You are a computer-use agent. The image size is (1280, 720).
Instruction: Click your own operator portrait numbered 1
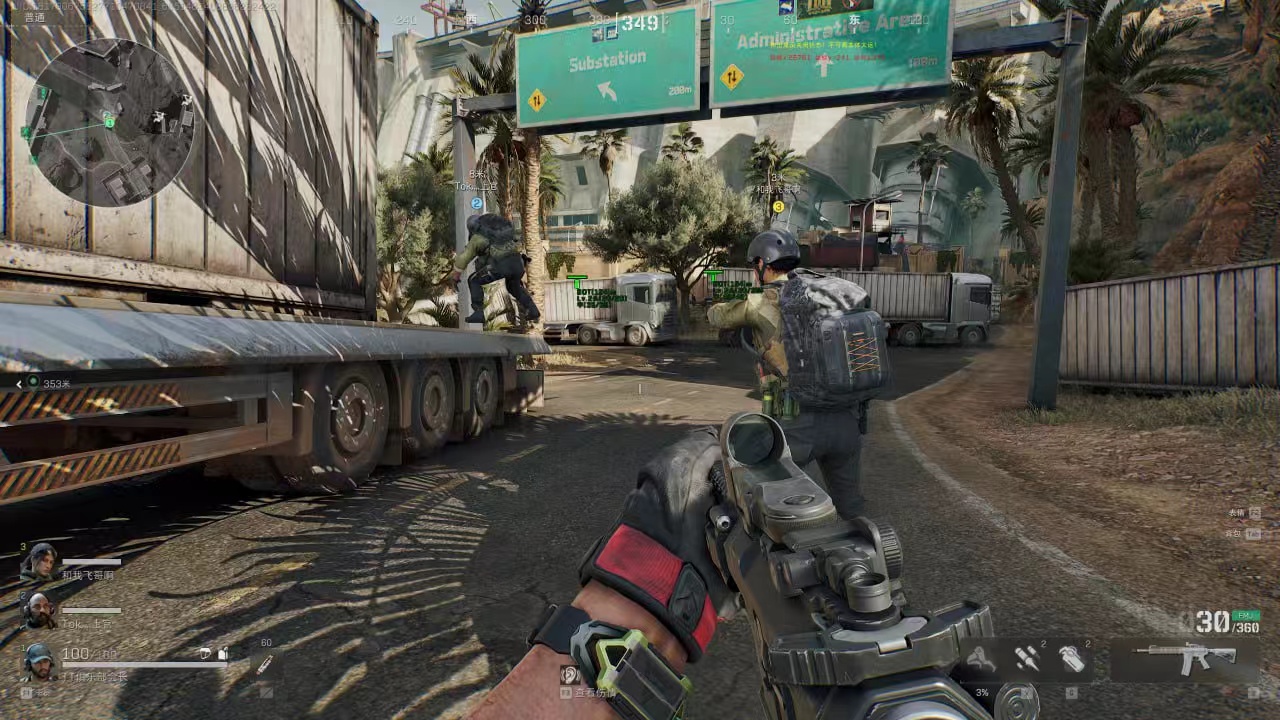[38, 661]
